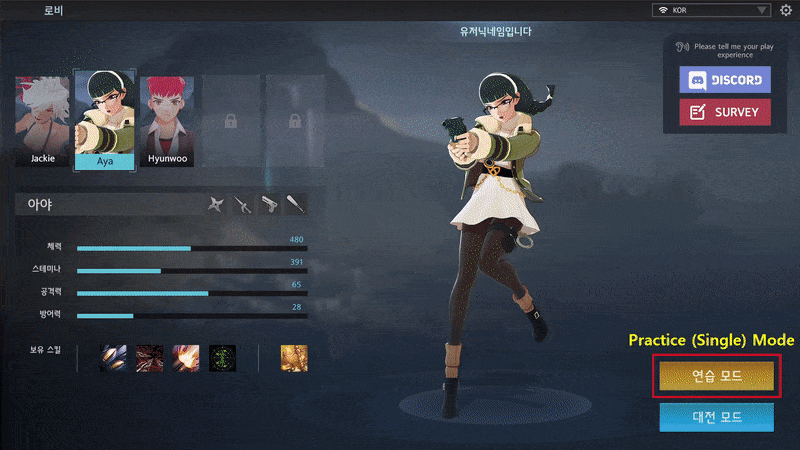This screenshot has height=450, width=800.
Task: View the fiery muzzle blast skill icon
Action: click(x=186, y=357)
